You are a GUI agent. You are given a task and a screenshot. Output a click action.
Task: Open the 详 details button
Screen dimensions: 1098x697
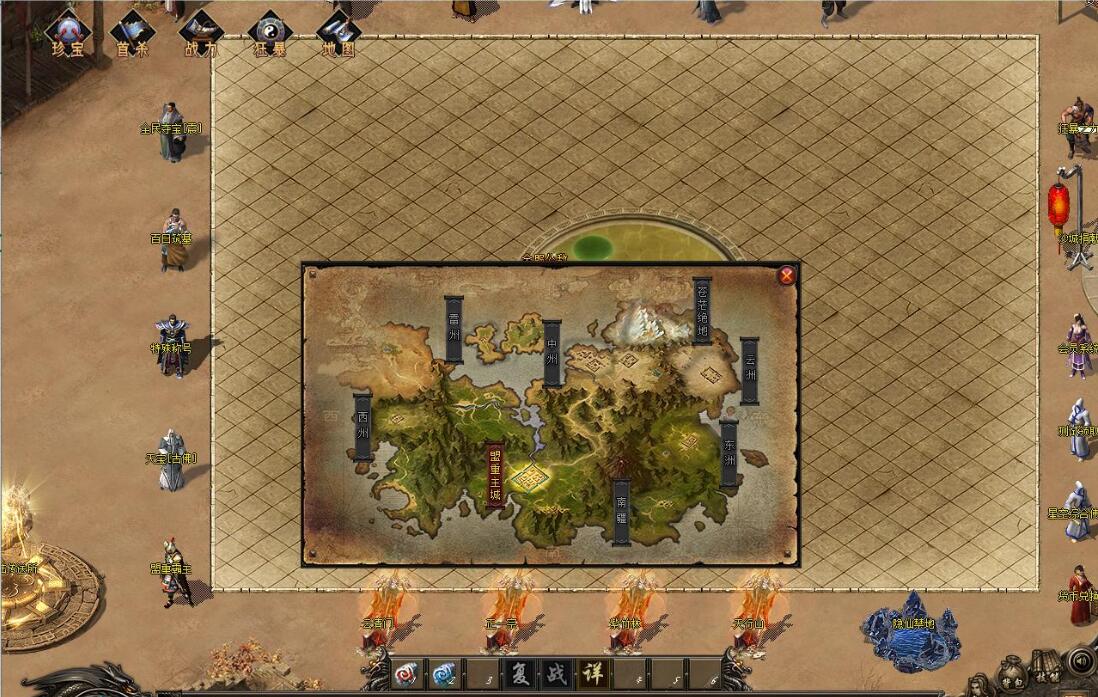pyautogui.click(x=592, y=672)
